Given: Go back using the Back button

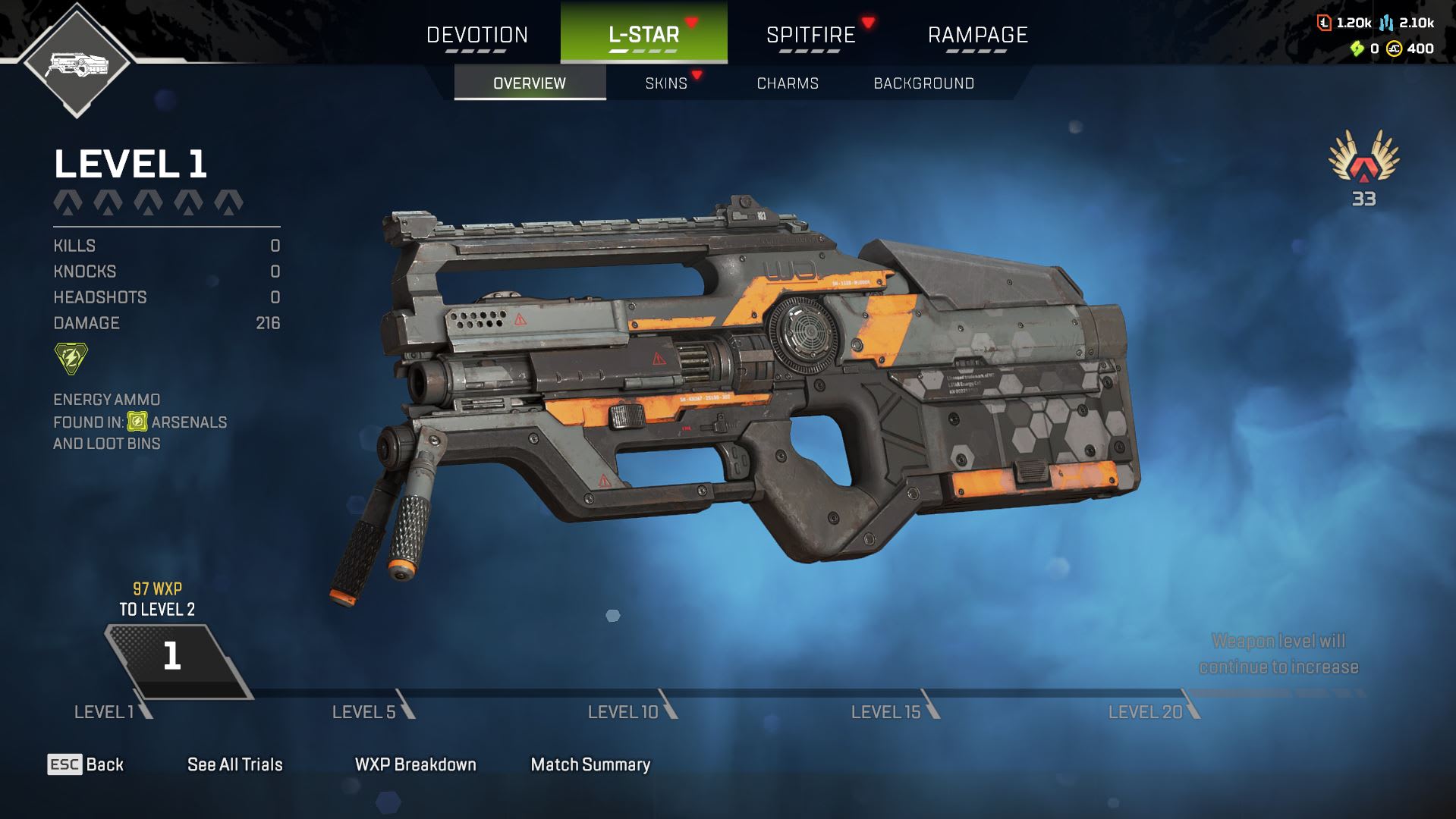Looking at the screenshot, I should coord(86,764).
